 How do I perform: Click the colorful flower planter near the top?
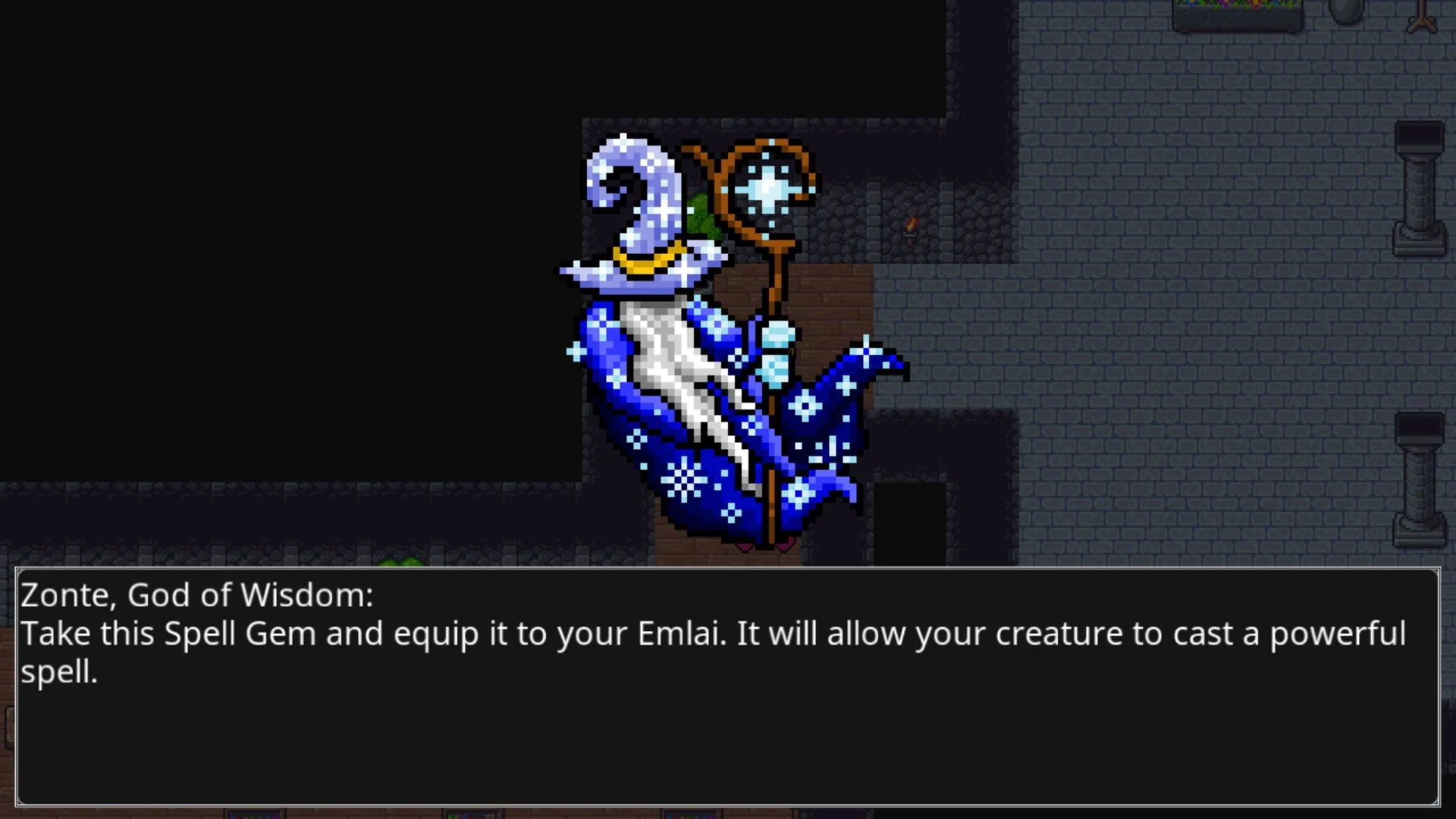[x=1236, y=11]
